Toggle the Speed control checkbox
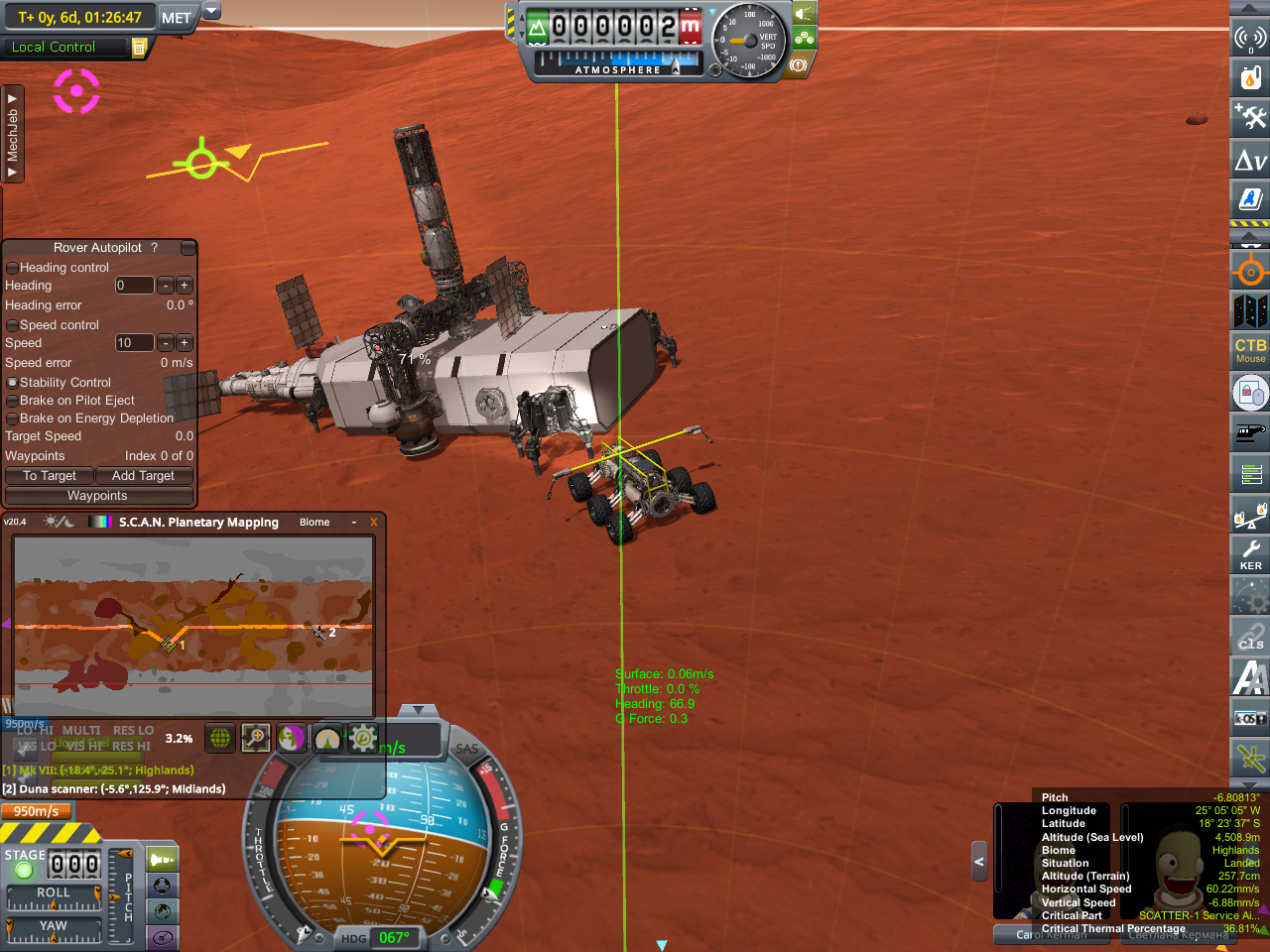1270x952 pixels. point(12,325)
